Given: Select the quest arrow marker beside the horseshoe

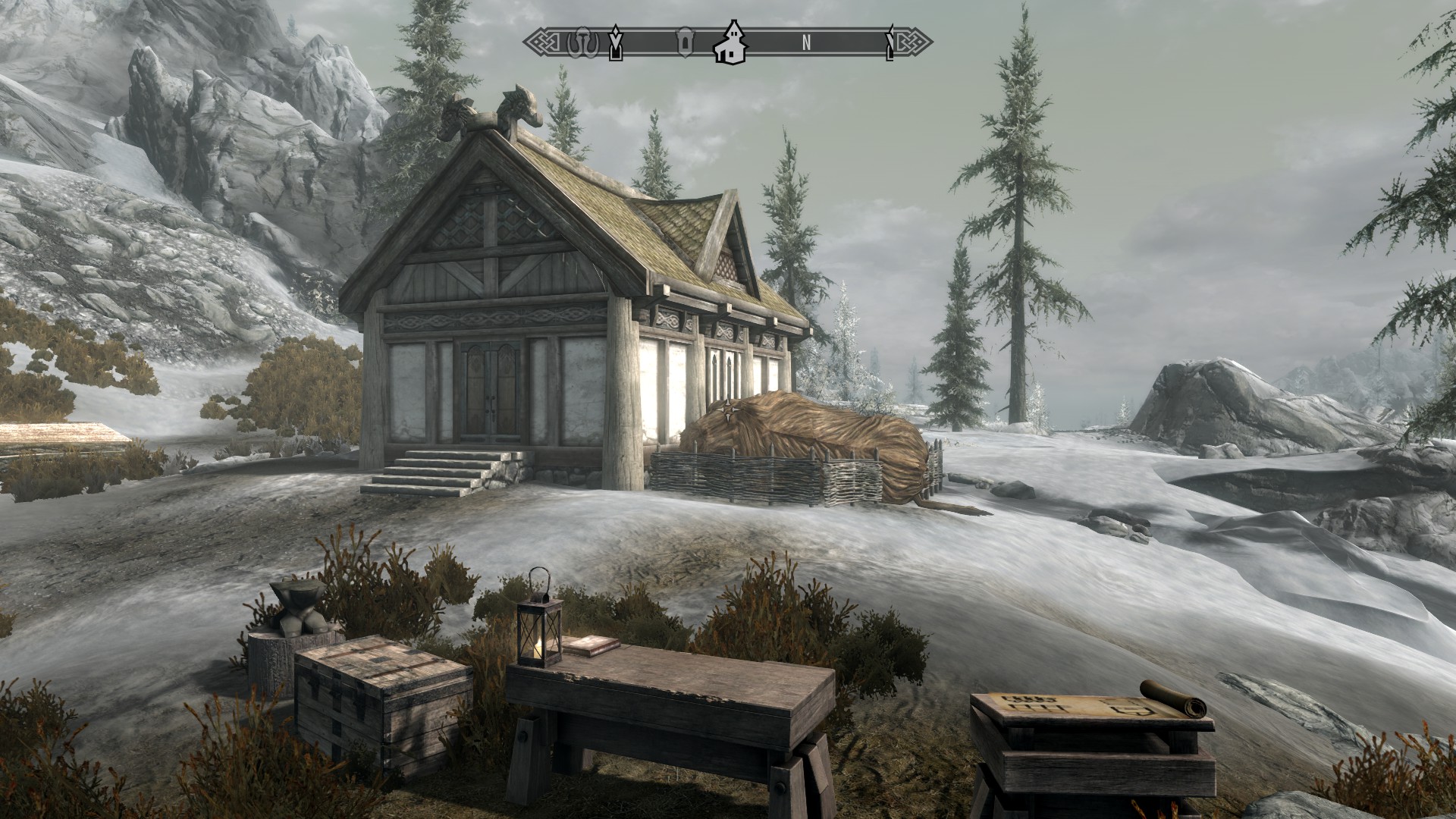Looking at the screenshot, I should [x=616, y=43].
